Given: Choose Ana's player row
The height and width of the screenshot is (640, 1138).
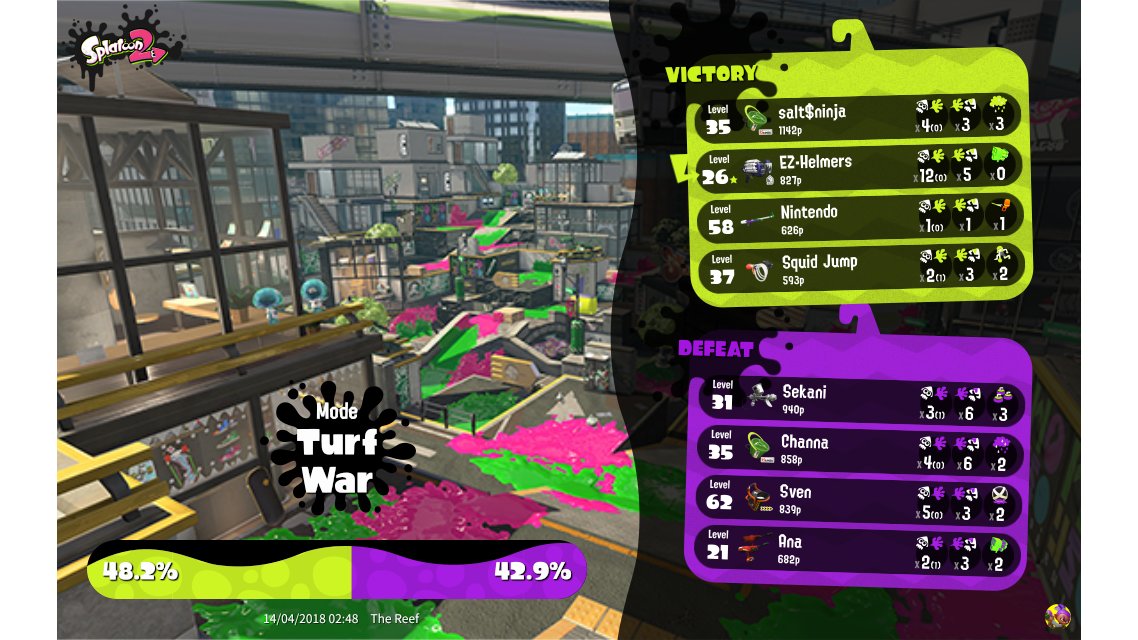Looking at the screenshot, I should tap(858, 547).
